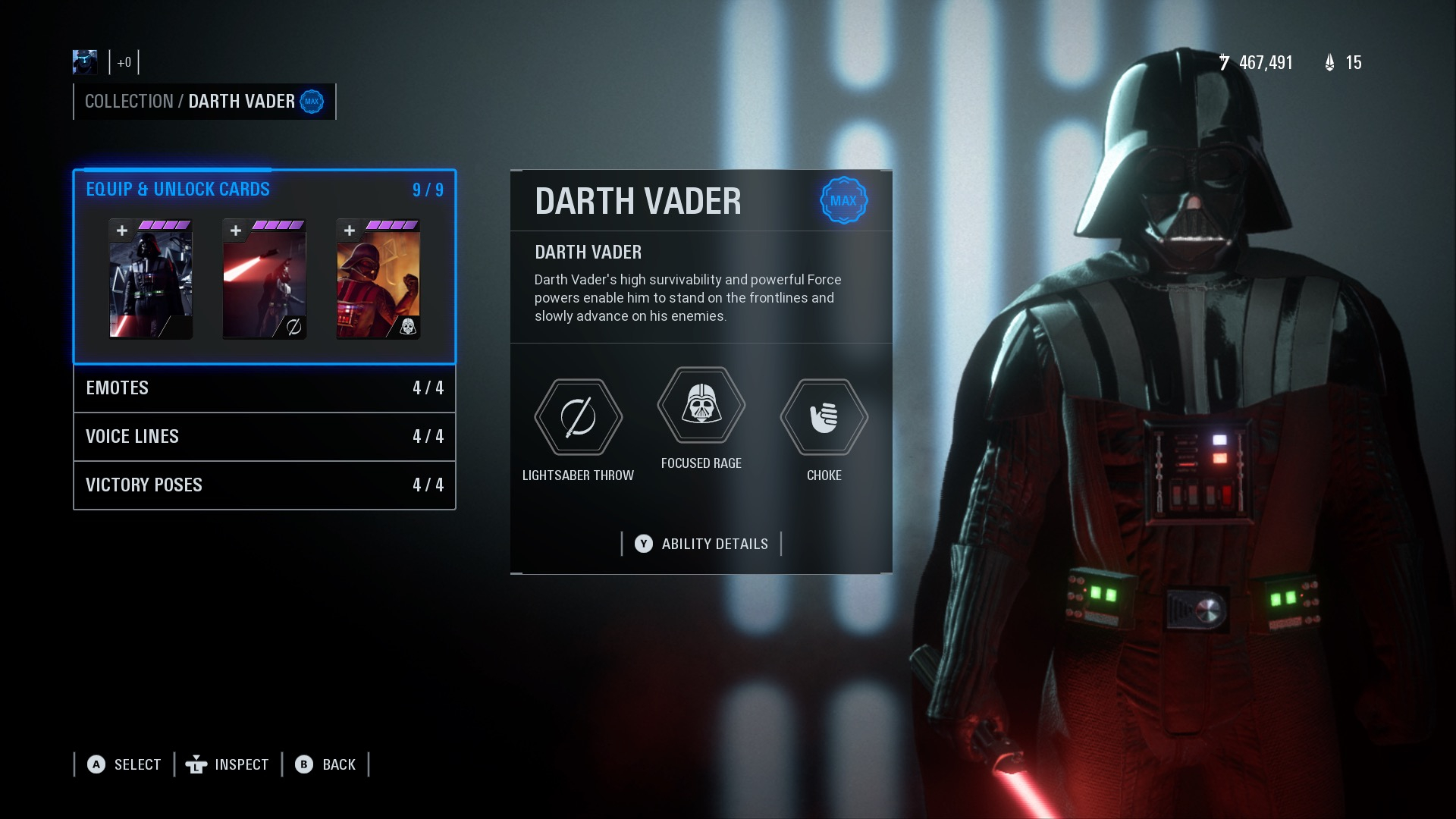
Task: Go back using the Back button
Action: [325, 764]
